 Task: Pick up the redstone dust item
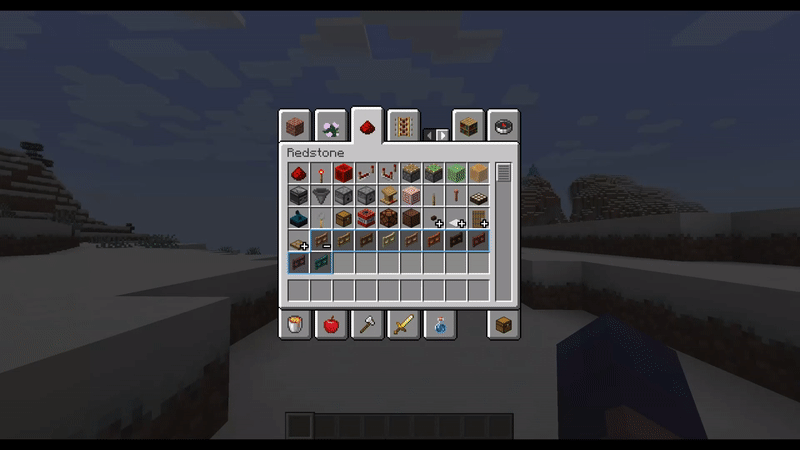pos(298,173)
